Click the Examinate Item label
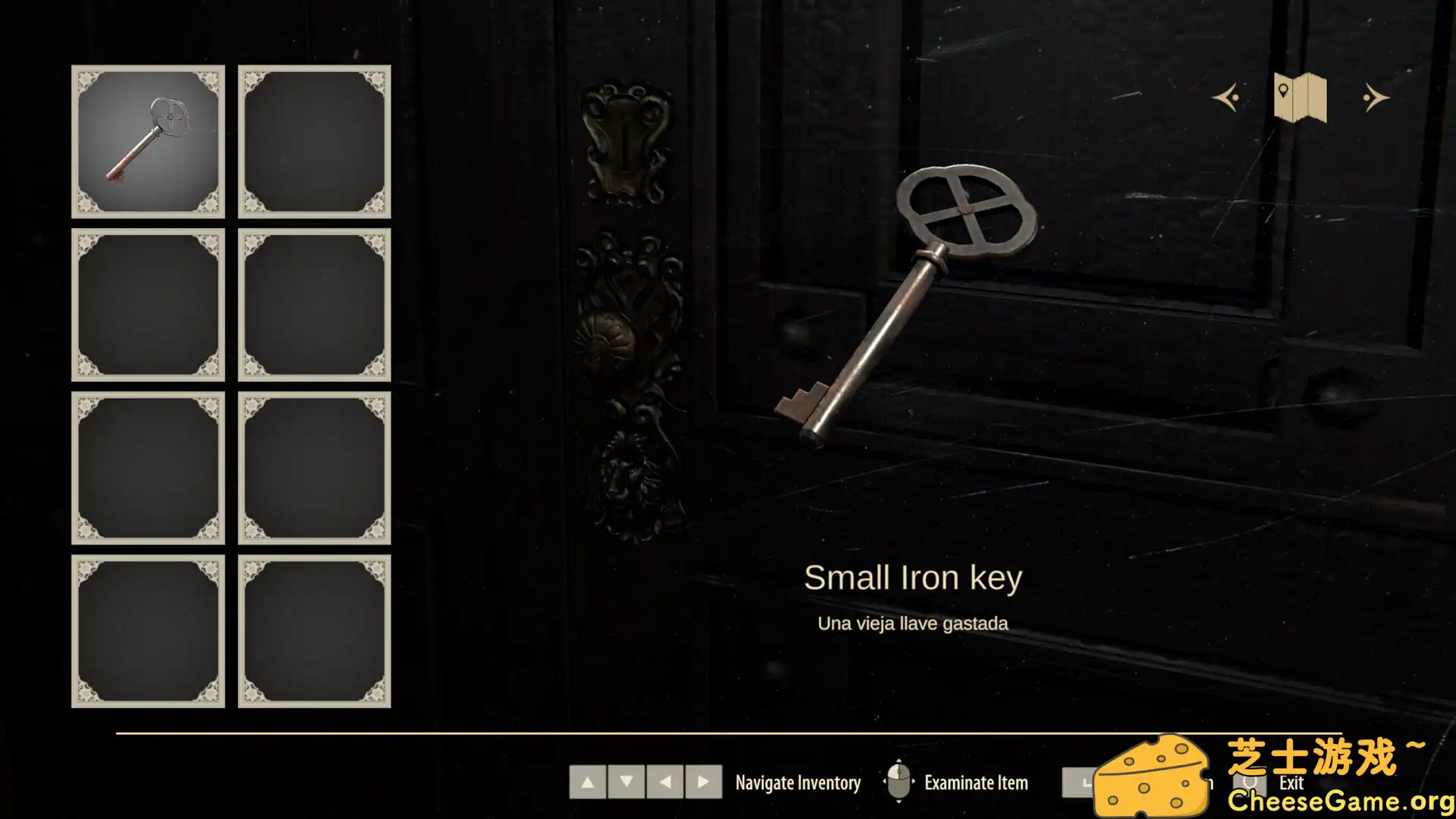Image resolution: width=1456 pixels, height=819 pixels. point(975,782)
